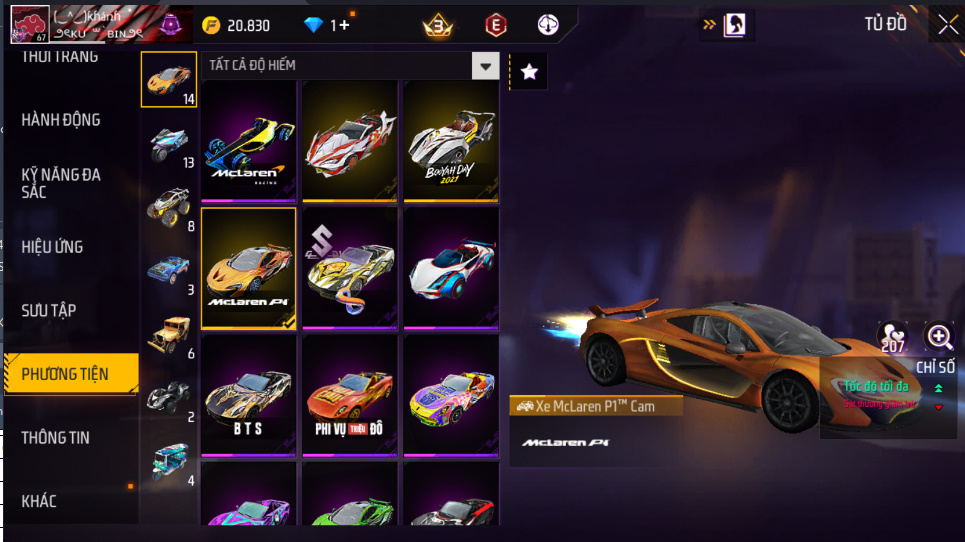Choose the Booyah Day 2021 car skin
965x542 pixels.
[x=451, y=138]
